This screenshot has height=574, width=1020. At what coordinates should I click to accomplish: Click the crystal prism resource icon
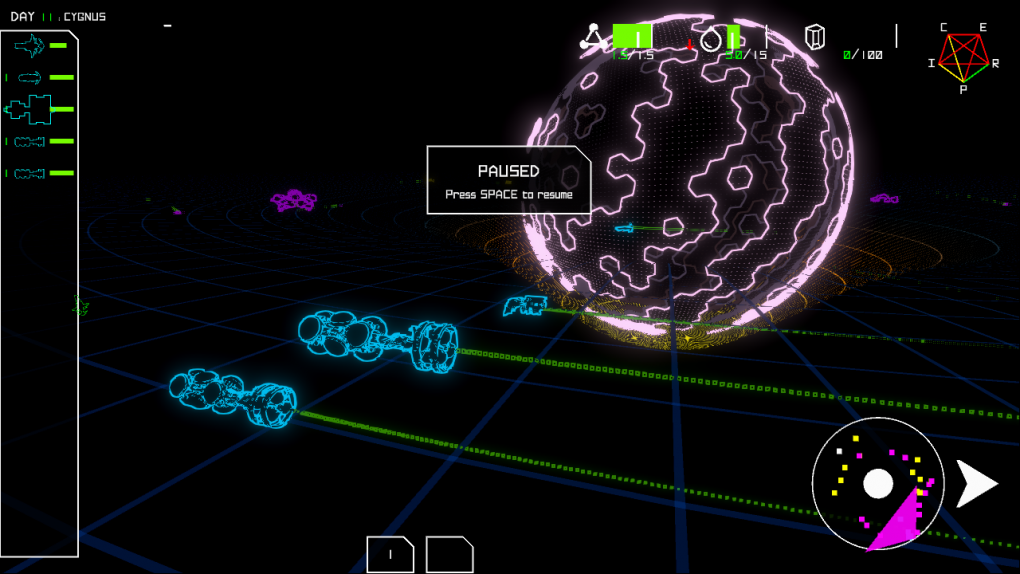[x=816, y=38]
